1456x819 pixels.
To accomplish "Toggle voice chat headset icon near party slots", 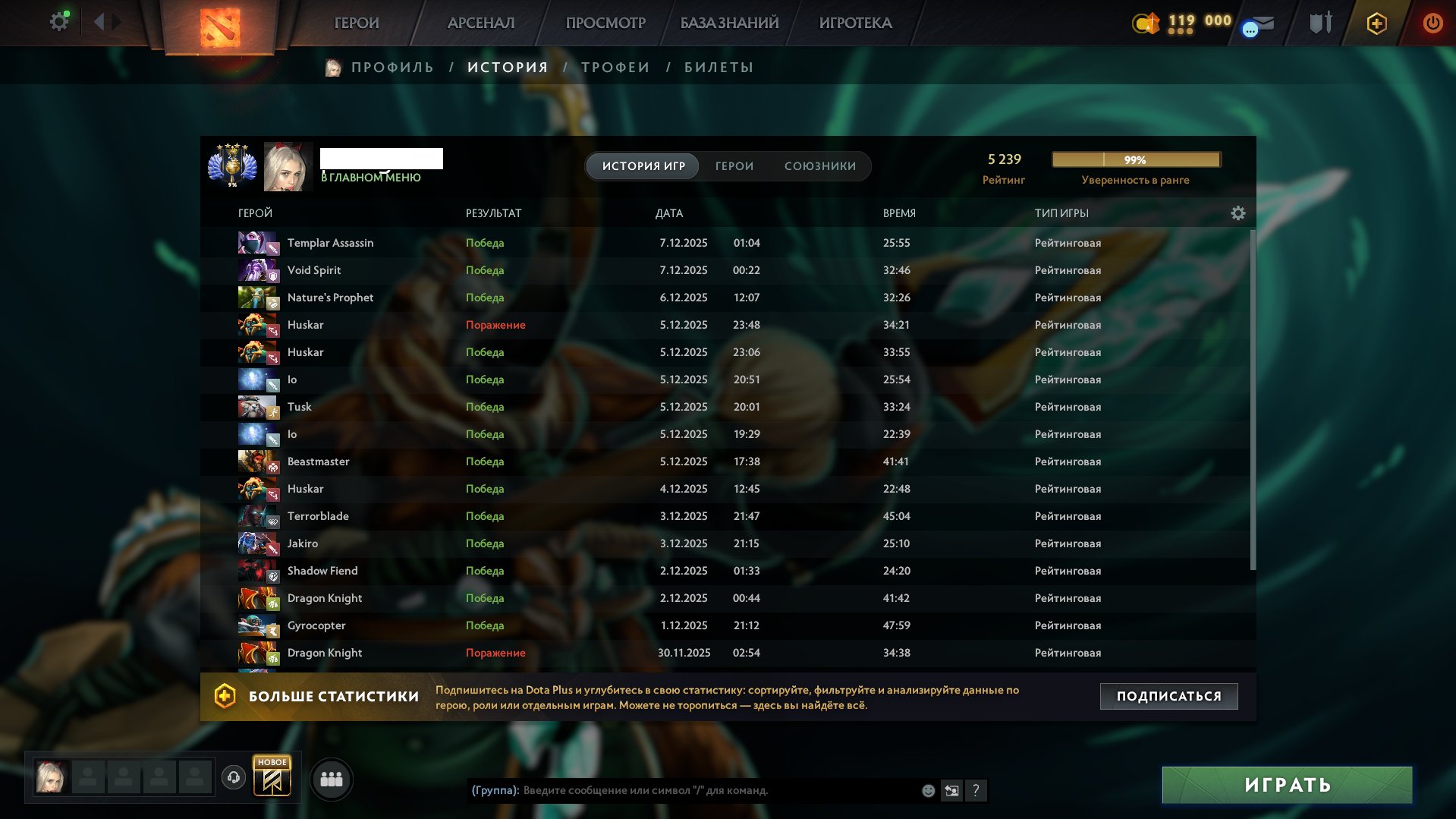I will point(234,779).
